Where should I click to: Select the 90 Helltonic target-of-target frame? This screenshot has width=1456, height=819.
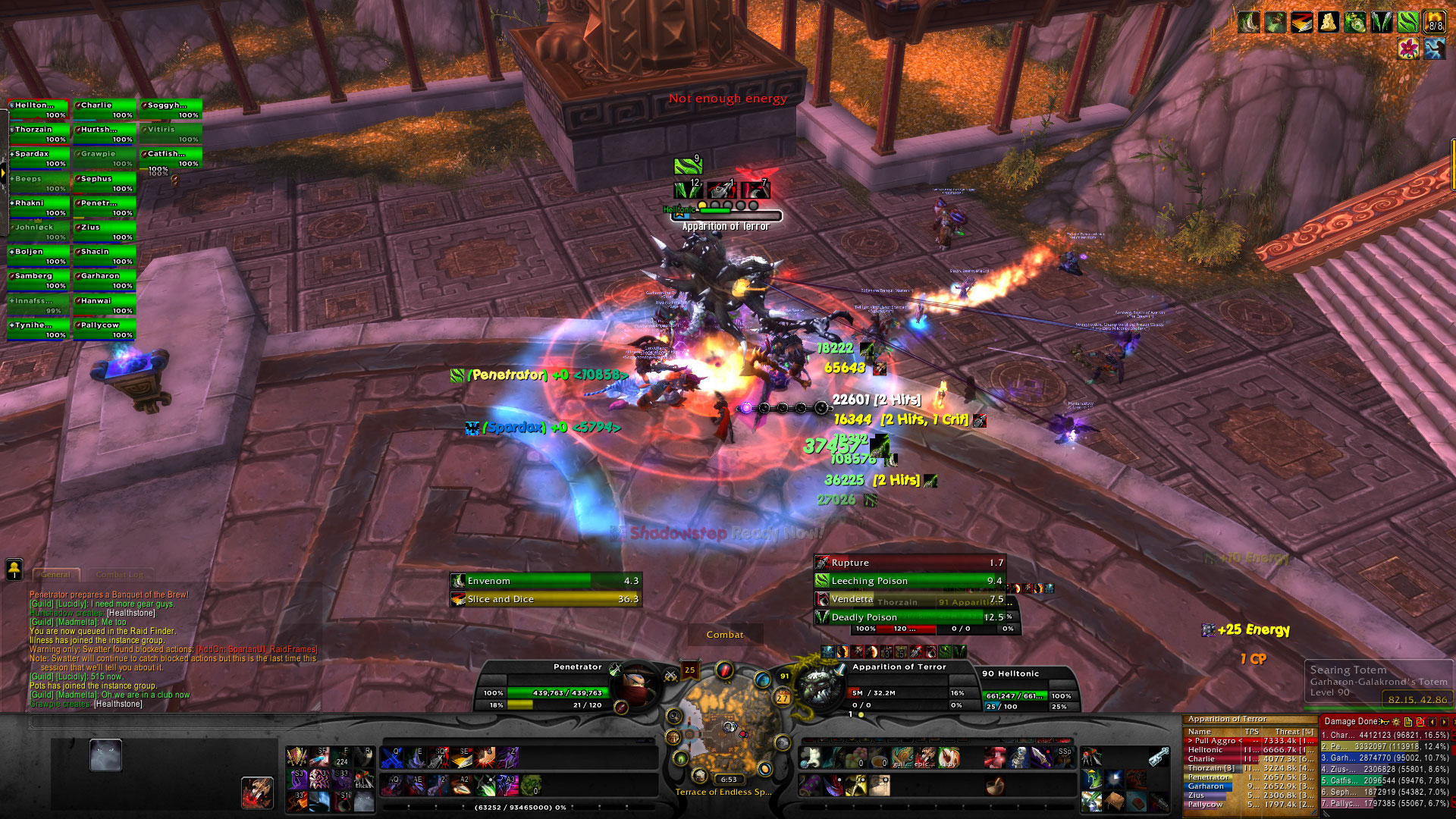click(x=1029, y=690)
